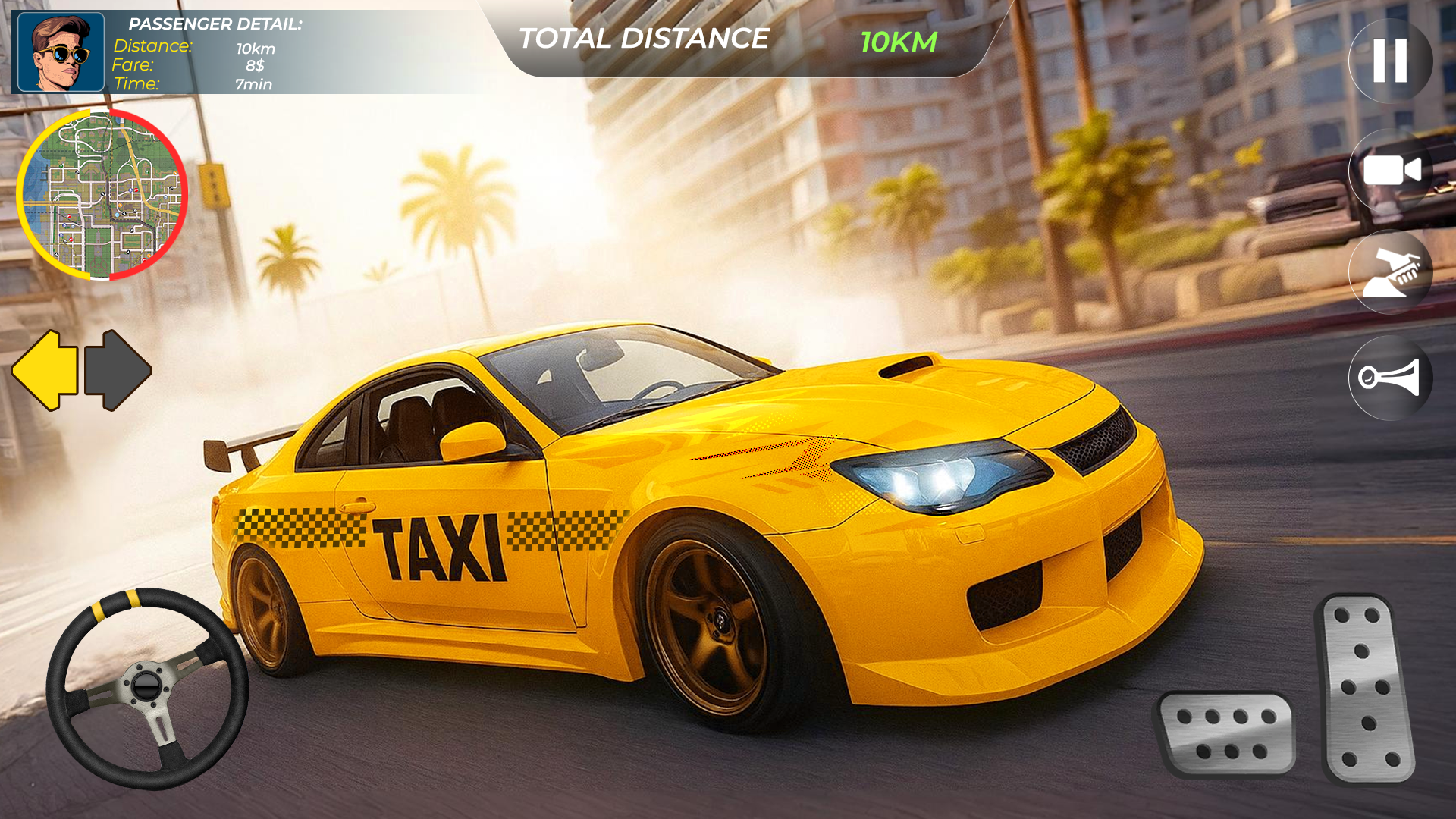Select the Passenger Detail header
Viewport: 1456px width, 819px height.
click(x=215, y=24)
